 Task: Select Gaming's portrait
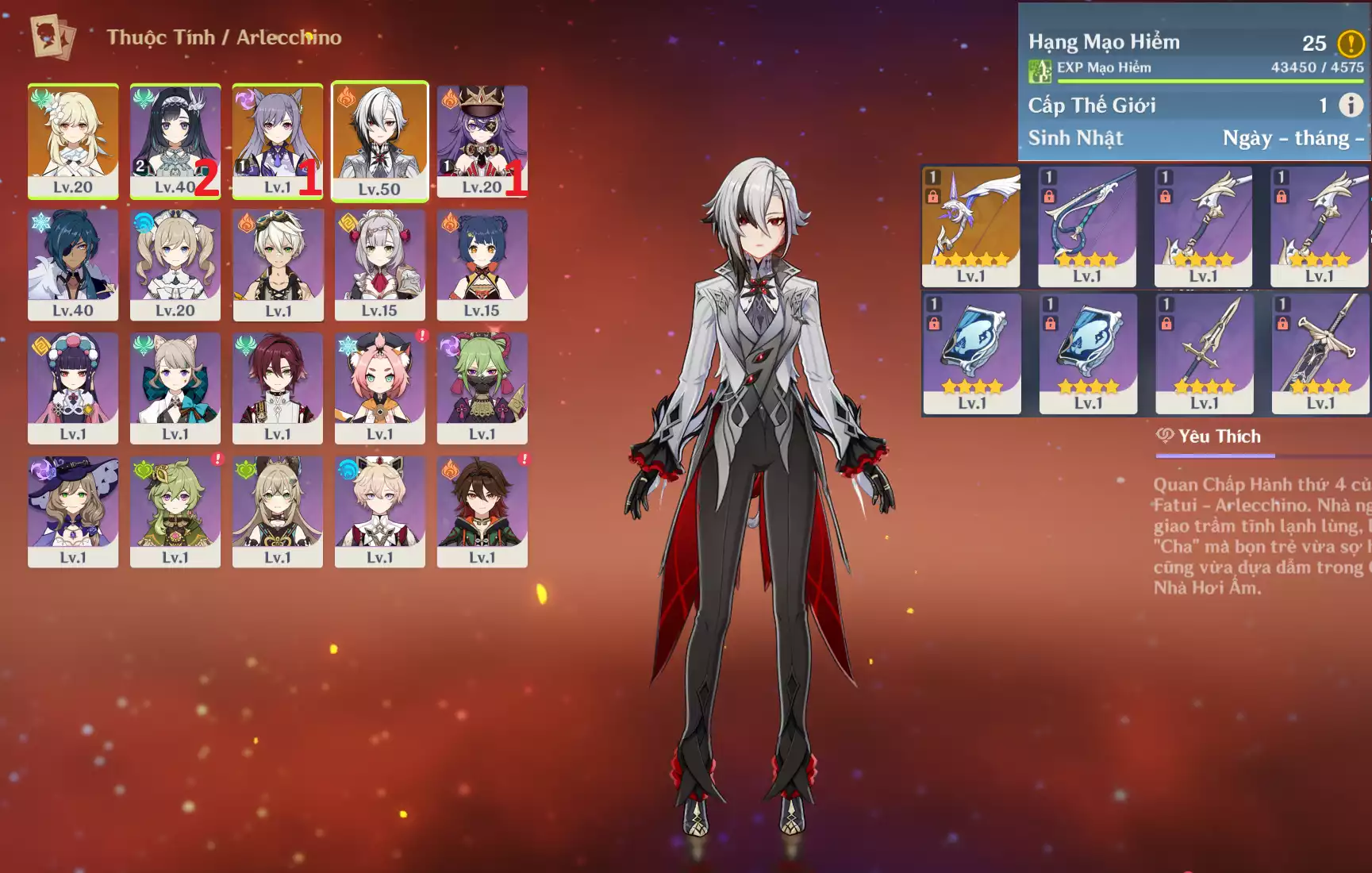[482, 511]
